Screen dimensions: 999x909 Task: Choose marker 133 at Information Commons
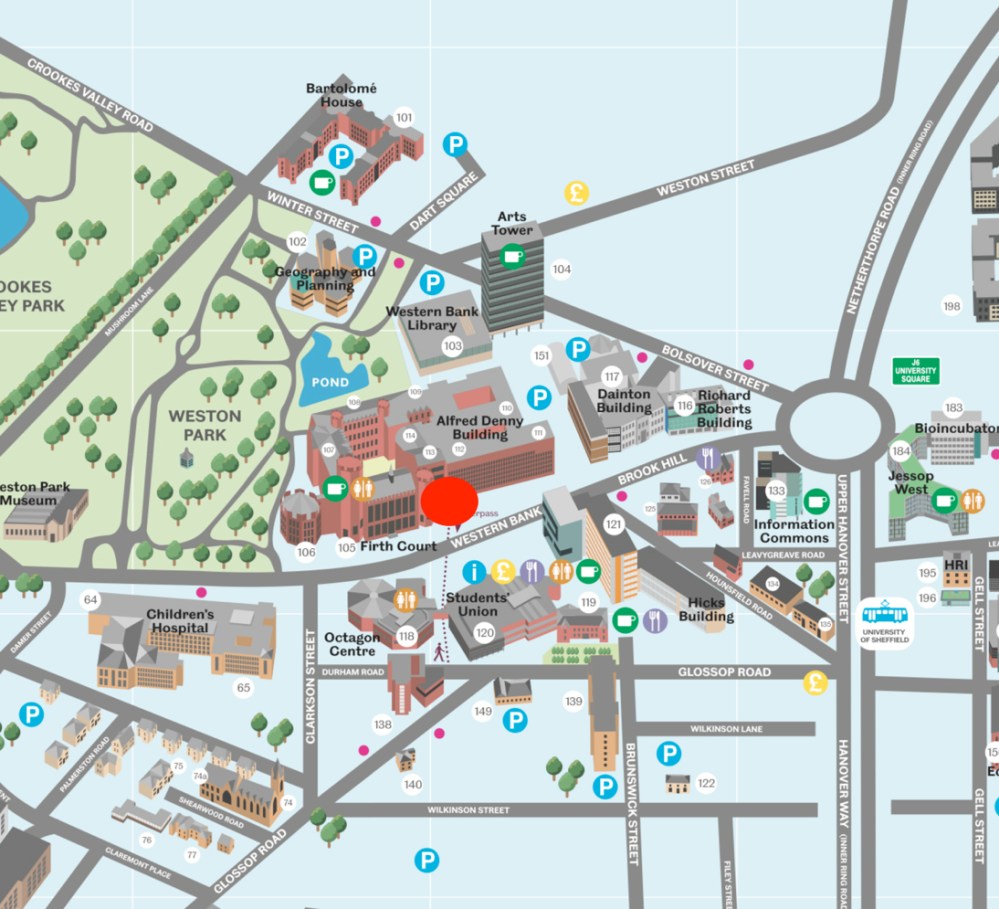[776, 490]
